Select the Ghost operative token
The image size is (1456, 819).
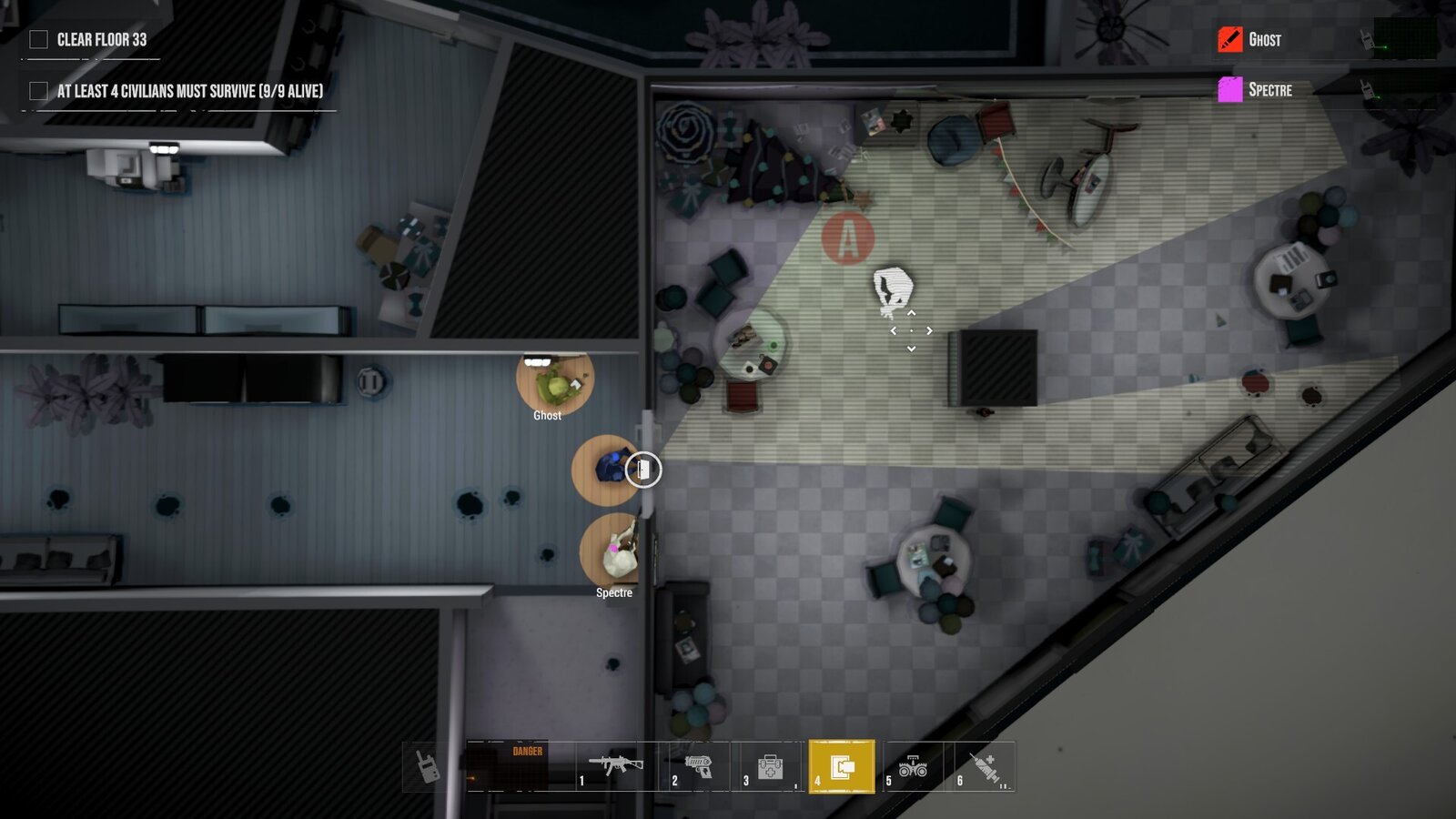pos(554,384)
